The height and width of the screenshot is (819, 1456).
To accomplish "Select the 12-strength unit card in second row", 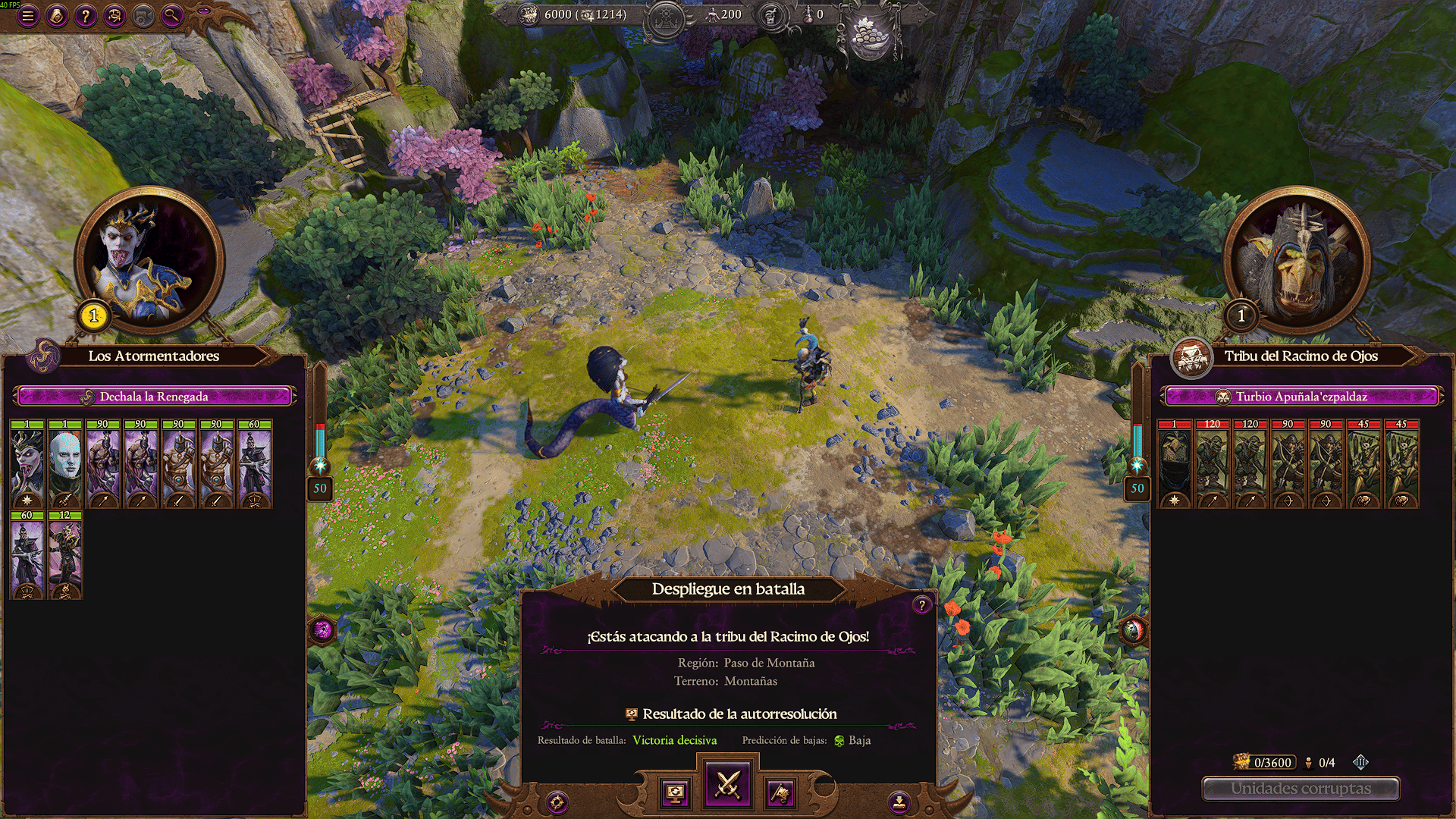I will 66,555.
